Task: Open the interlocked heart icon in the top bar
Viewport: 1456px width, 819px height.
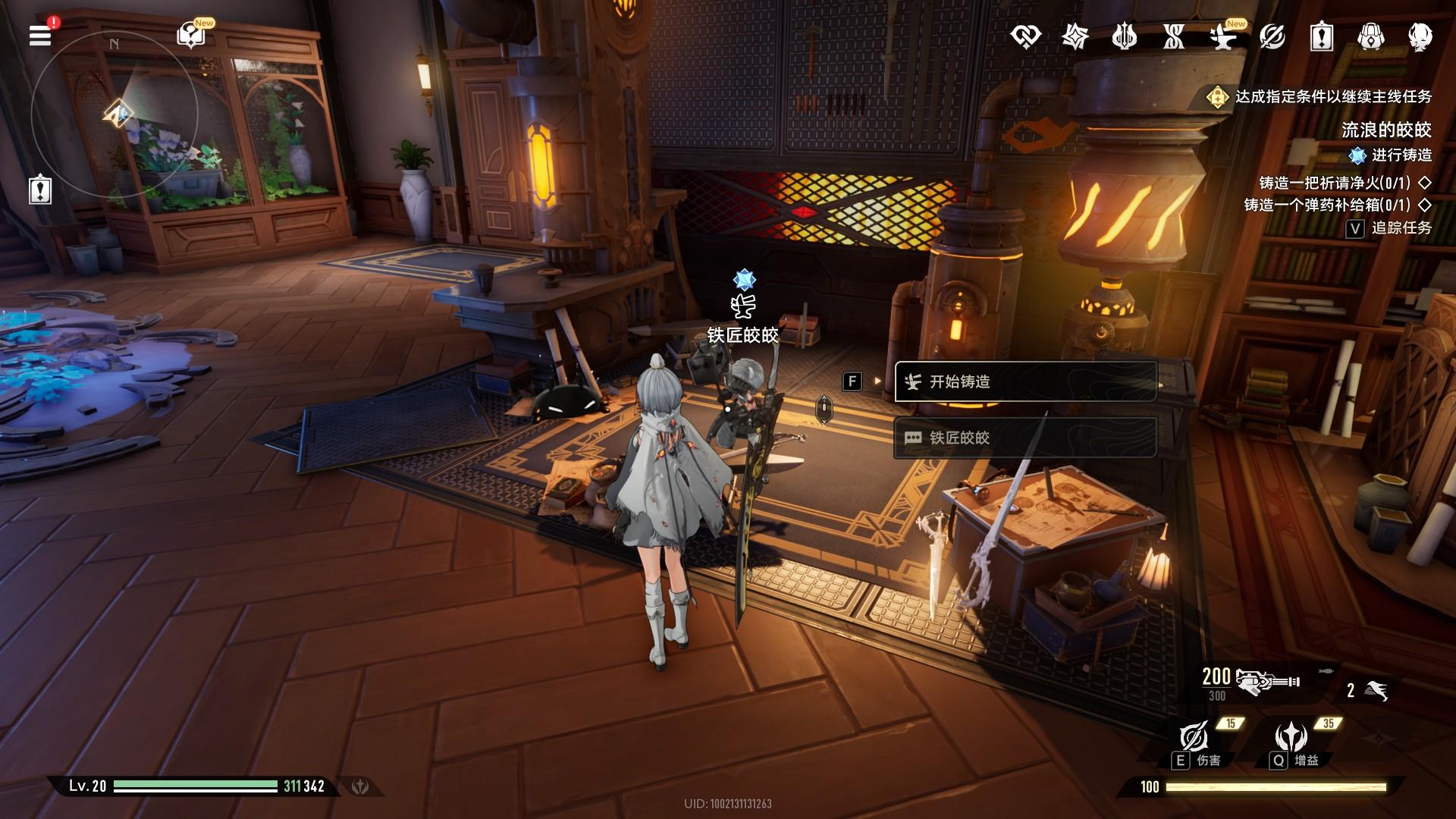Action: click(1025, 36)
